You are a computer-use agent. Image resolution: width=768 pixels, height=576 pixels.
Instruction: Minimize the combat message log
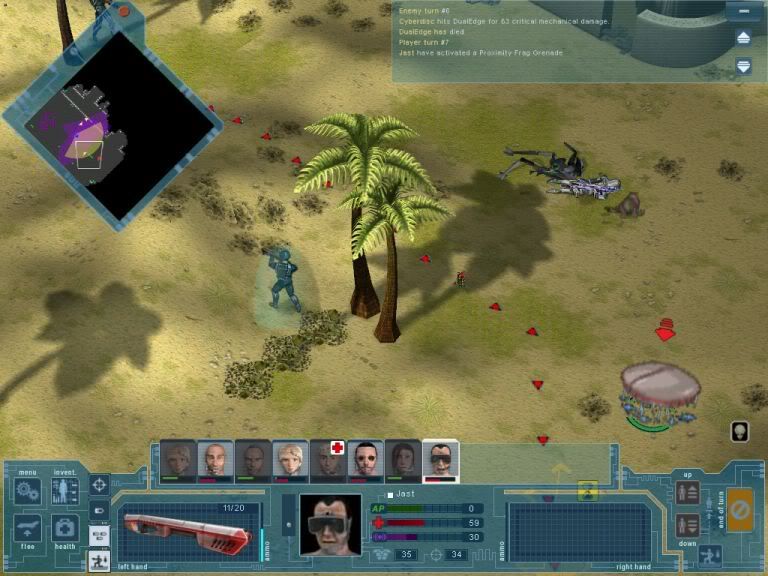coord(743,13)
